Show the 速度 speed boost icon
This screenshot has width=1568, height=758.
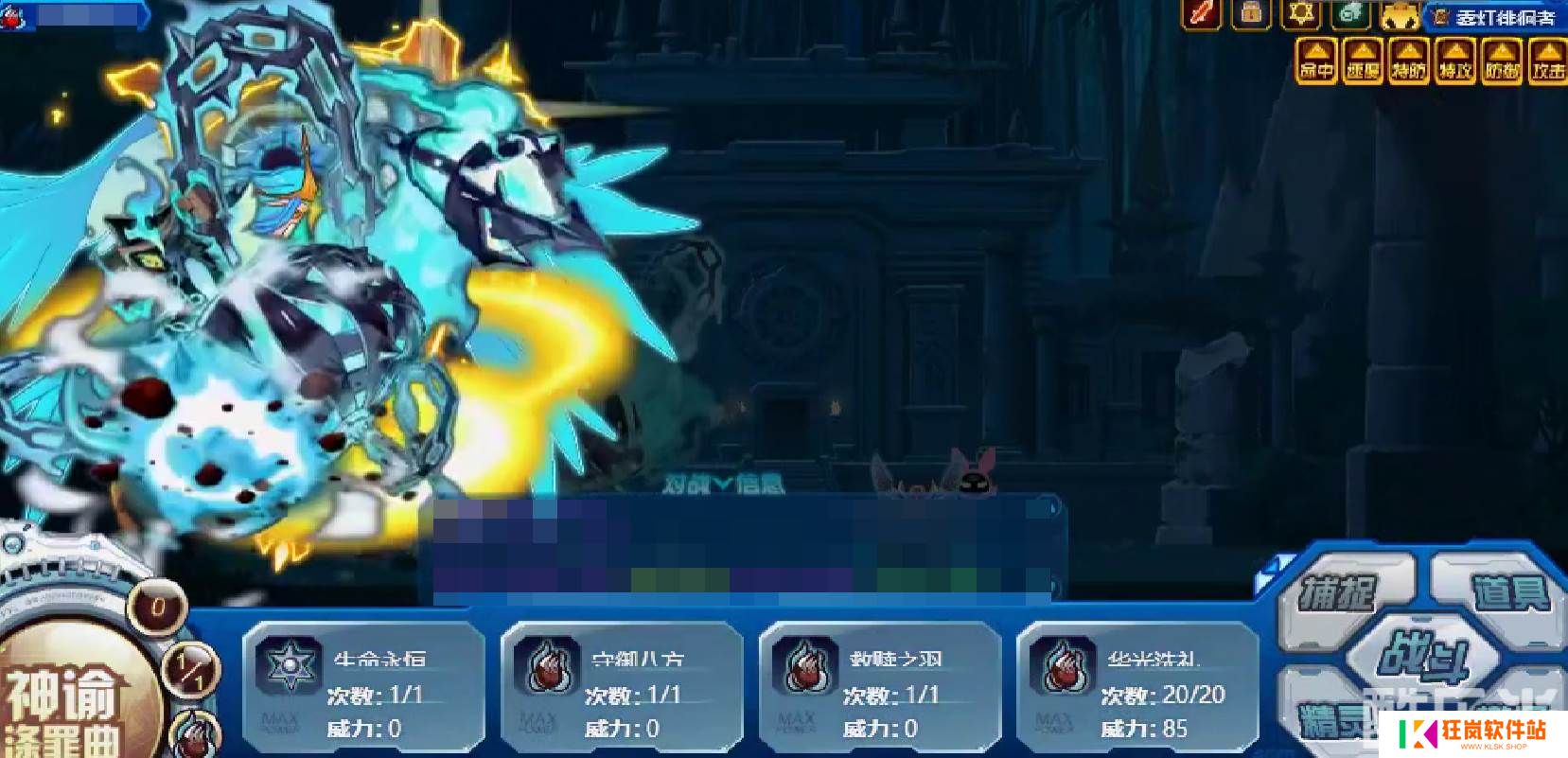pyautogui.click(x=1363, y=62)
